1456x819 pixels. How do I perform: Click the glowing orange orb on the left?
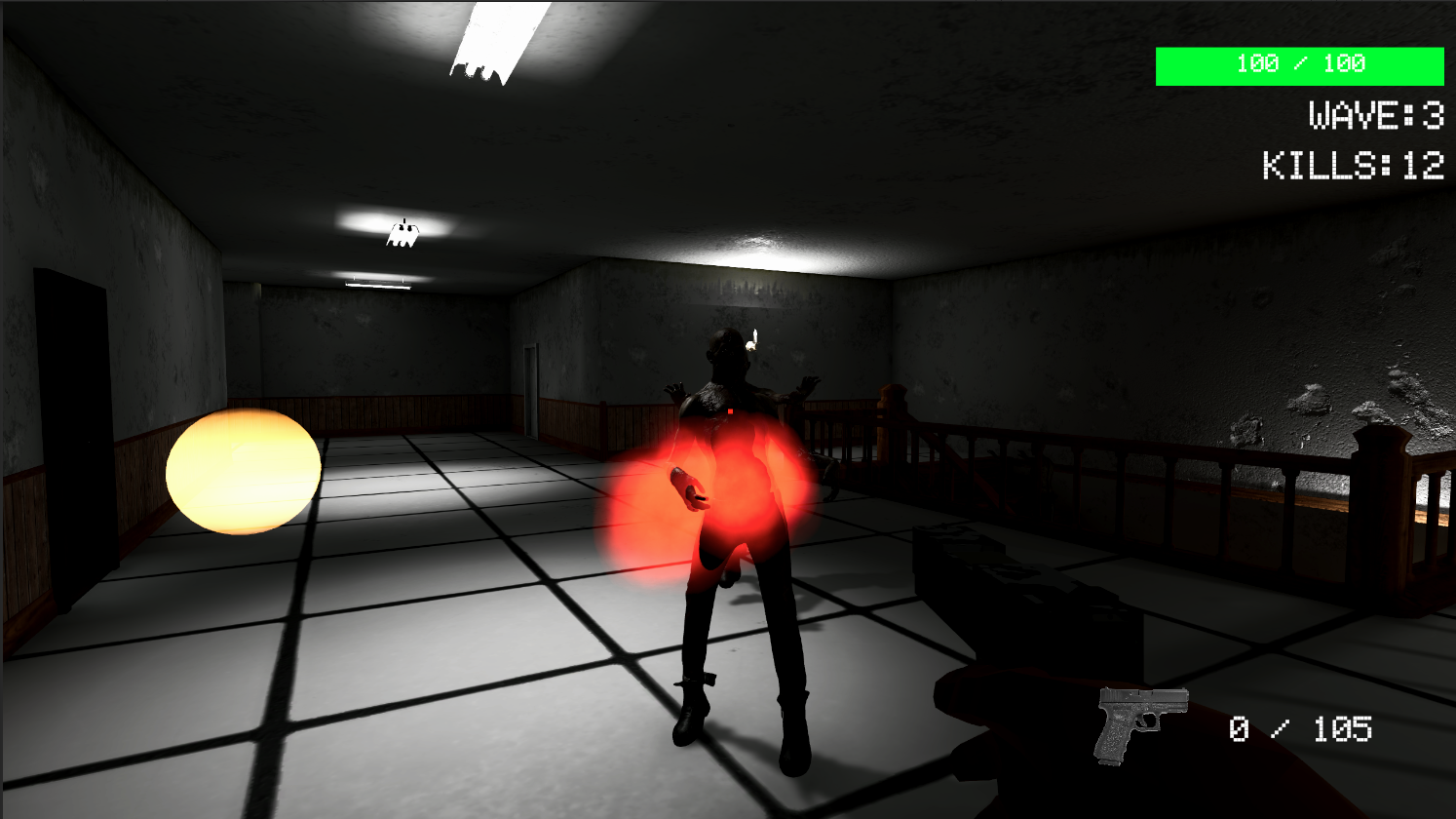point(244,473)
